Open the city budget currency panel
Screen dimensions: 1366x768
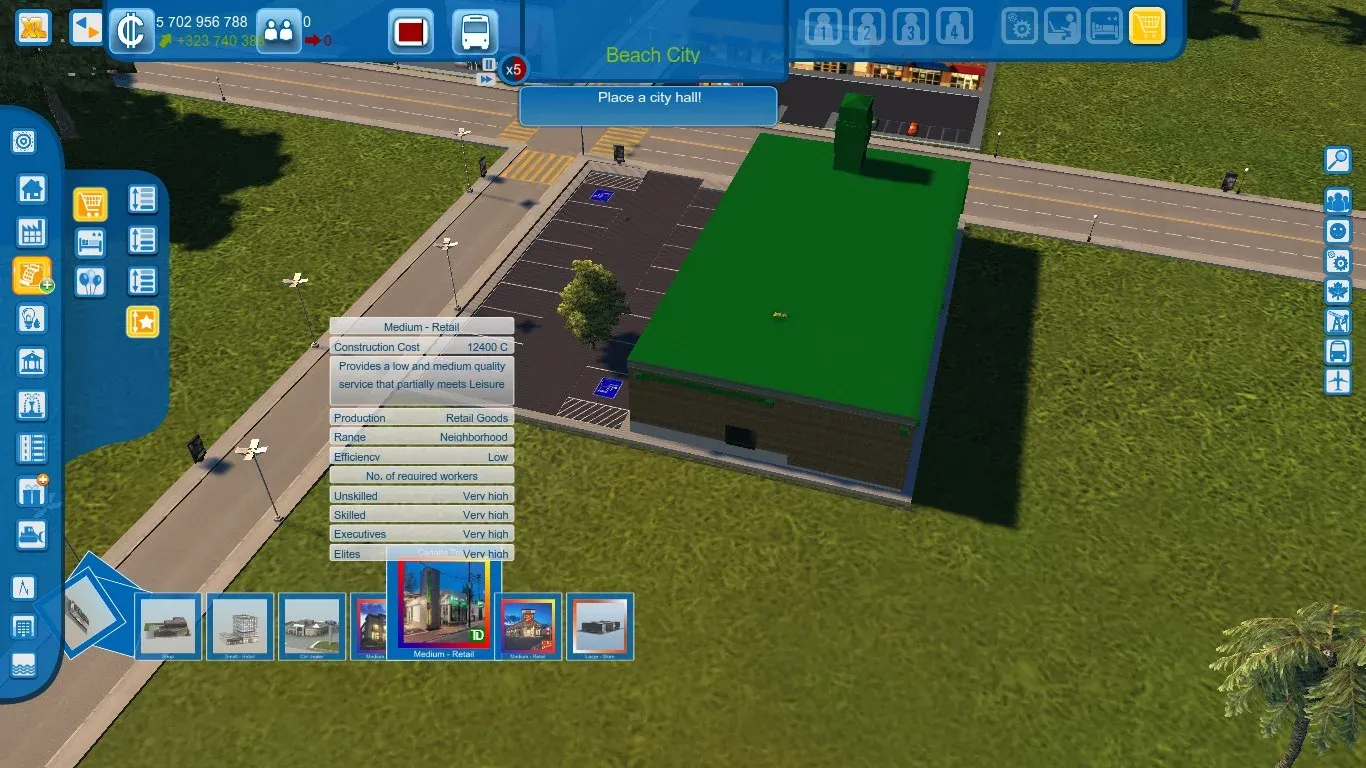130,30
